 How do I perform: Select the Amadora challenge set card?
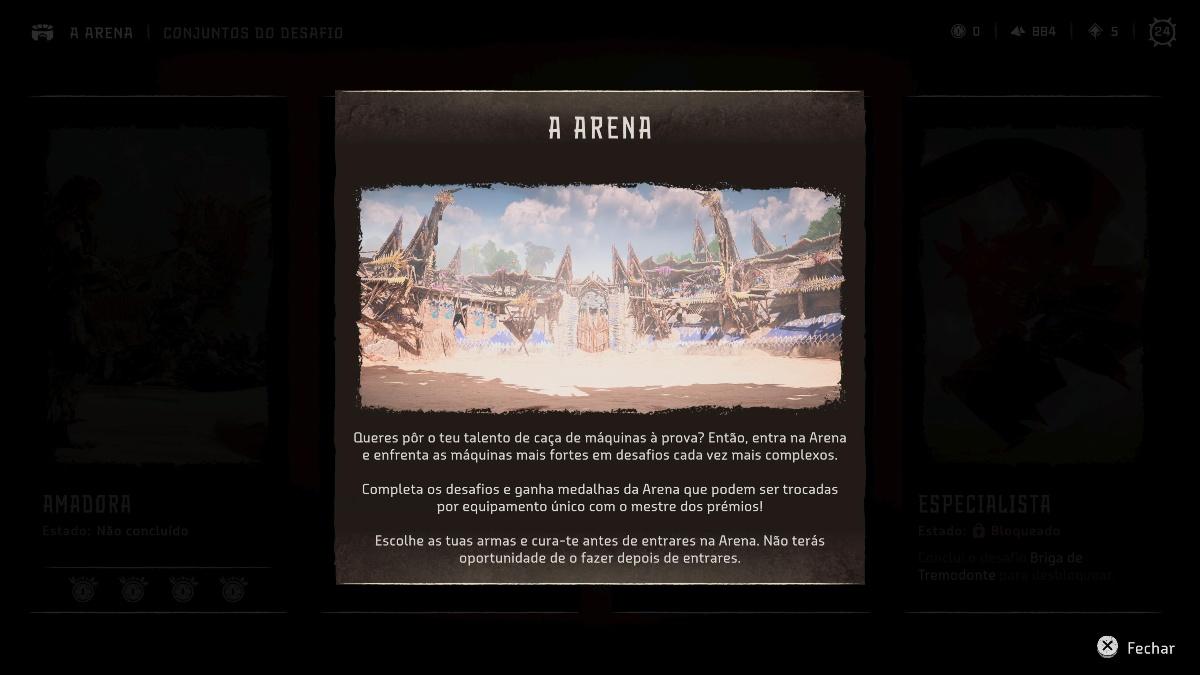click(158, 350)
